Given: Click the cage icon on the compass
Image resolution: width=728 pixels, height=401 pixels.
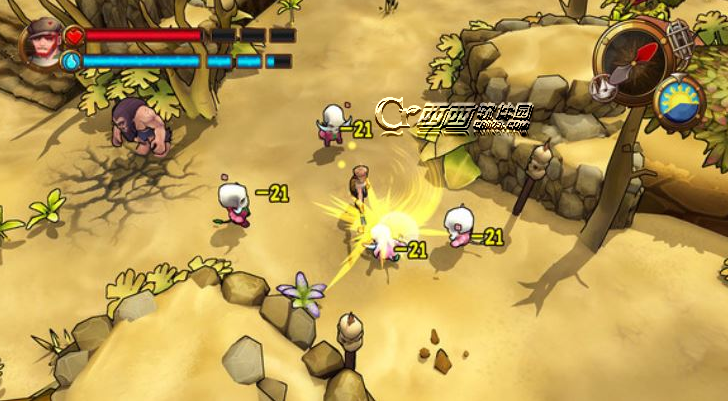Looking at the screenshot, I should tap(679, 40).
